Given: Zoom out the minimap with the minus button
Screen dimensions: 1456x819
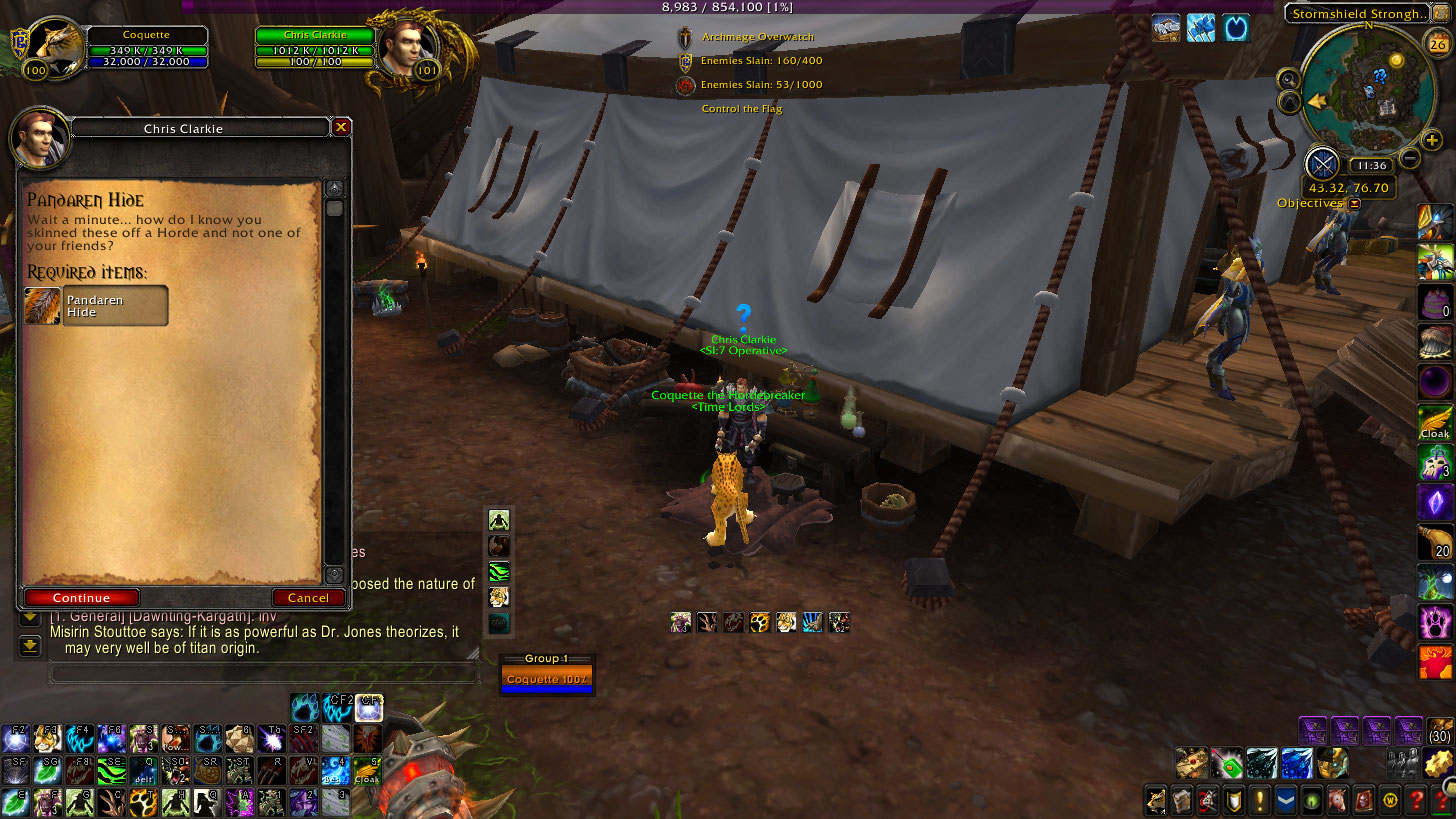Looking at the screenshot, I should (1409, 157).
